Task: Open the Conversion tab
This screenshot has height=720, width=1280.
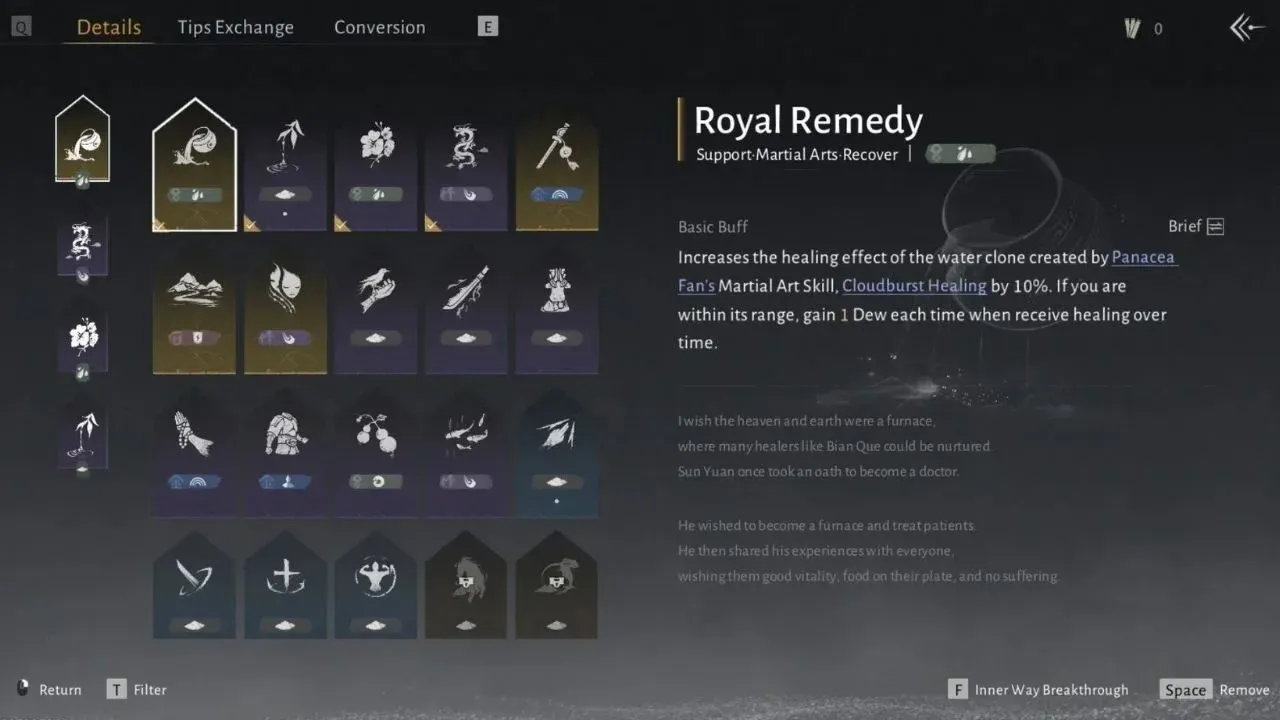Action: 379,27
